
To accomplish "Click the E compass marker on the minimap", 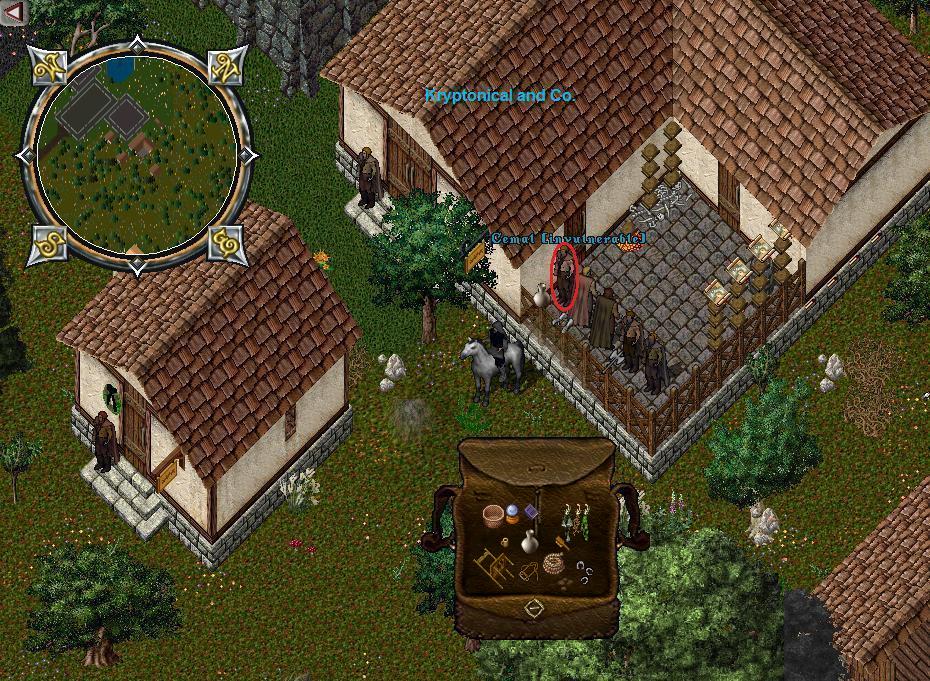I will coord(224,243).
